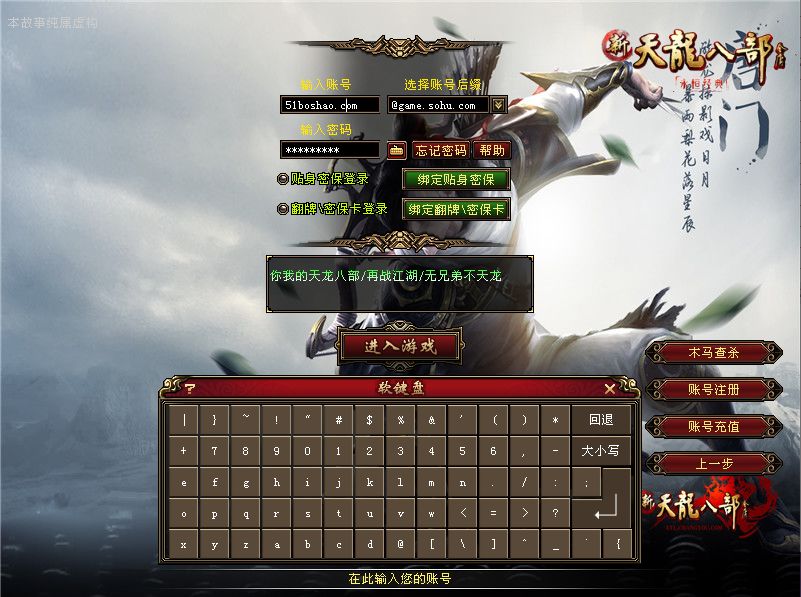Open 账号注册 account registration

click(x=712, y=390)
